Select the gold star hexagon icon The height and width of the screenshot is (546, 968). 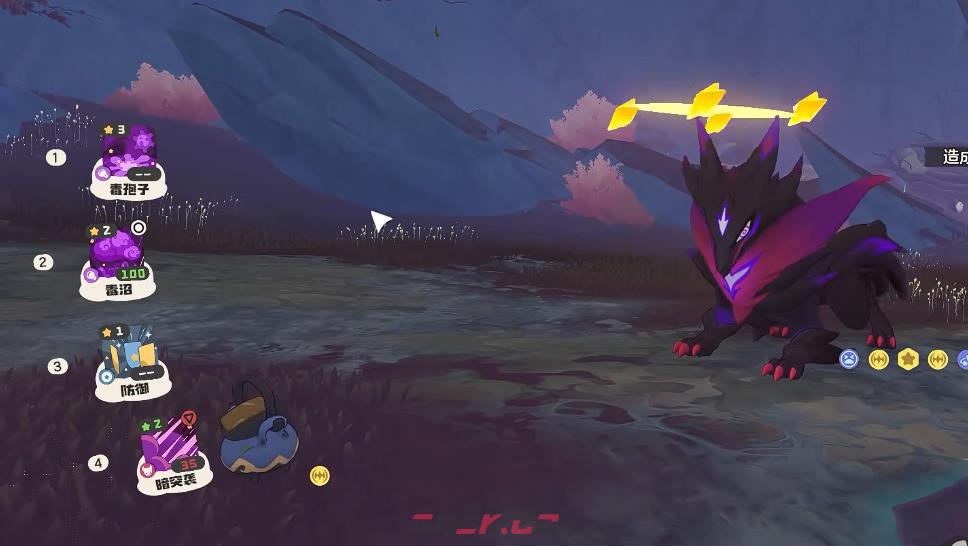point(908,359)
